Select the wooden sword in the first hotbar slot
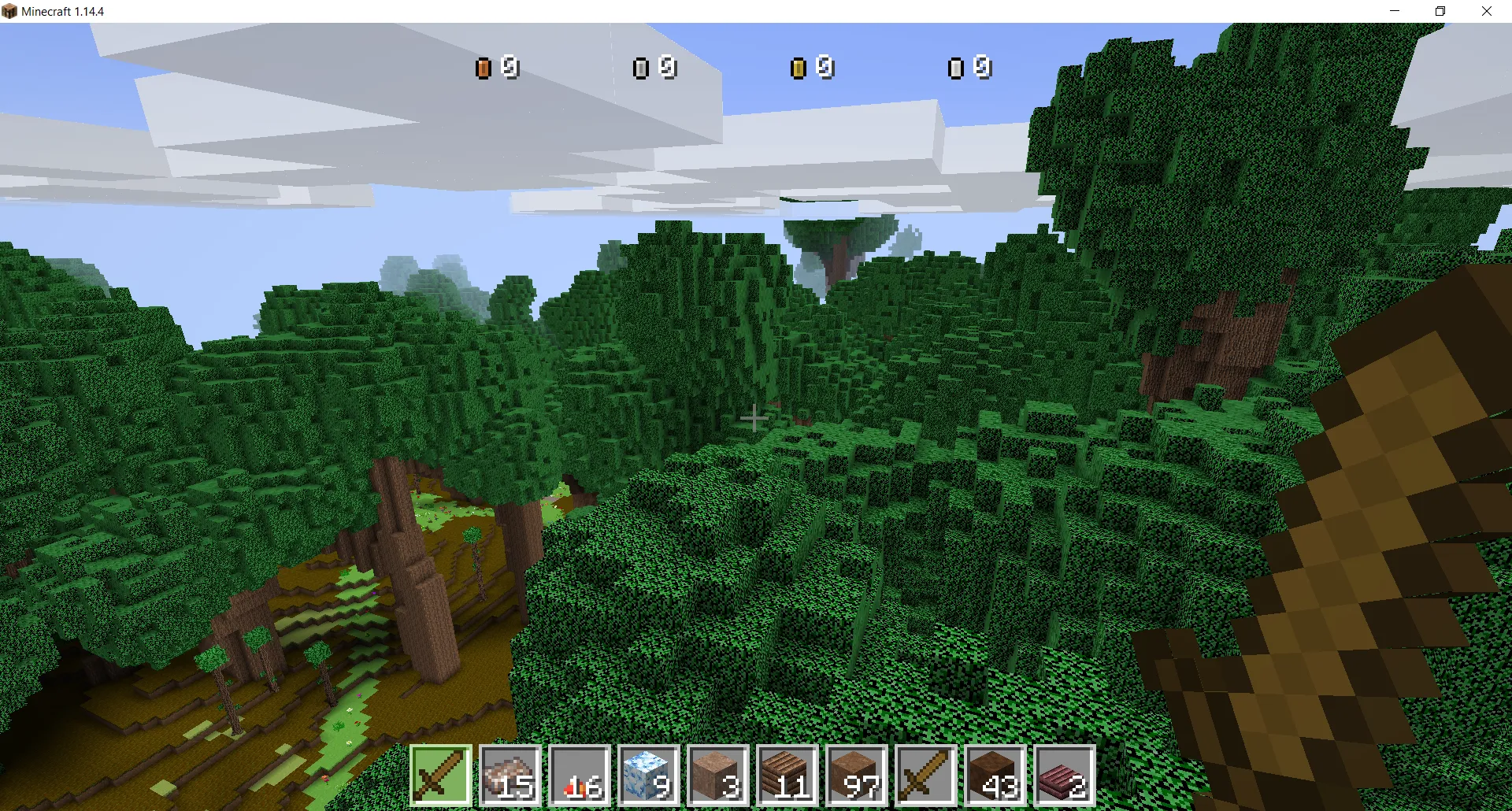This screenshot has width=1512, height=811. click(440, 776)
